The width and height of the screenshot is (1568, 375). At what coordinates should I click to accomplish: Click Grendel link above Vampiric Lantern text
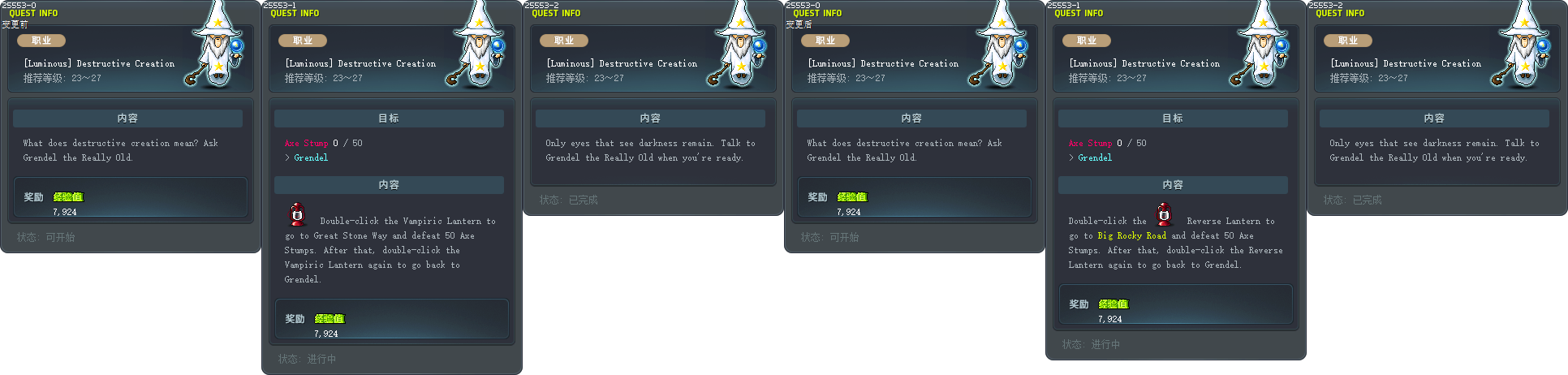[311, 157]
